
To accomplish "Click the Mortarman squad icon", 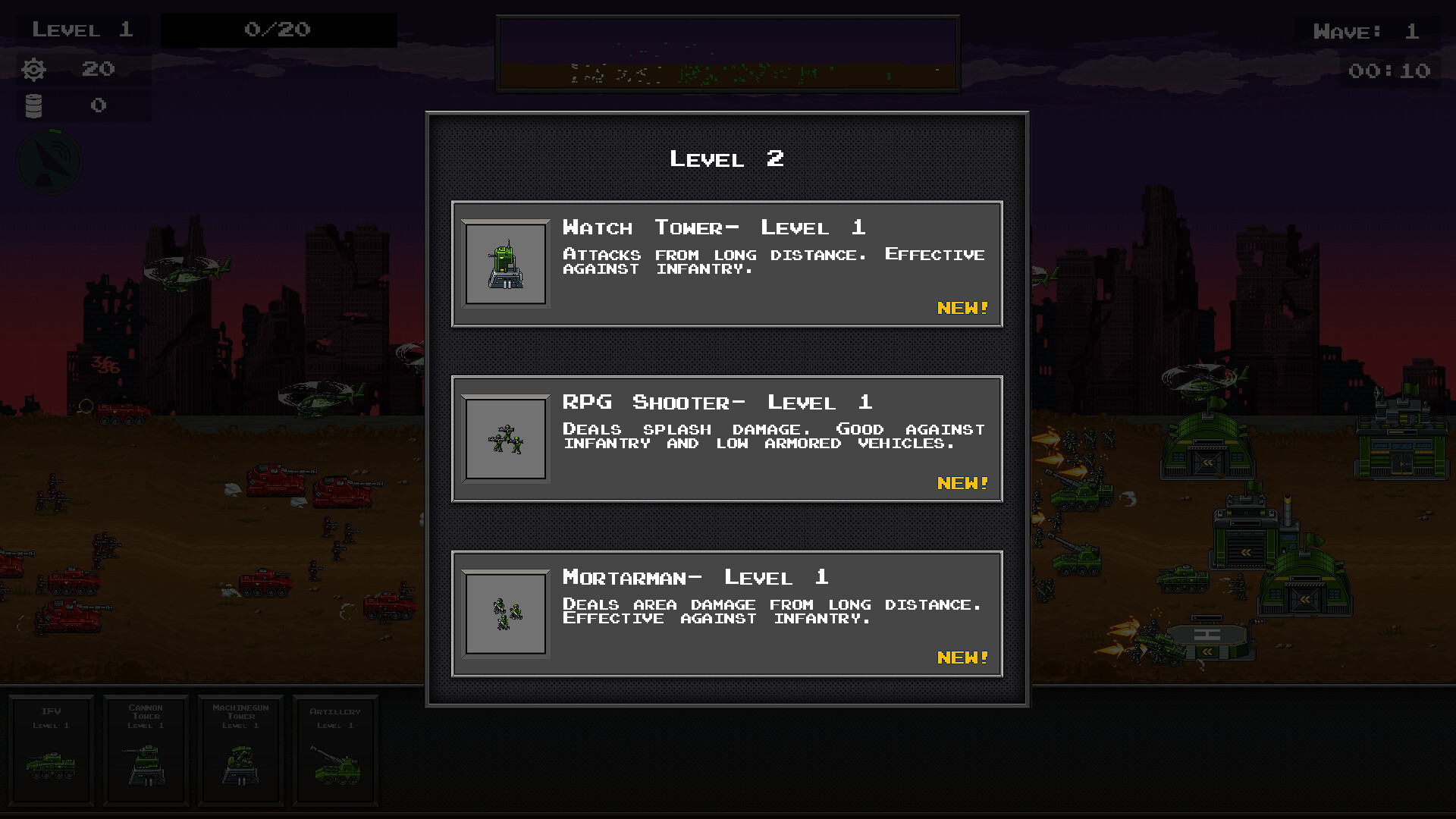I will coord(505,614).
